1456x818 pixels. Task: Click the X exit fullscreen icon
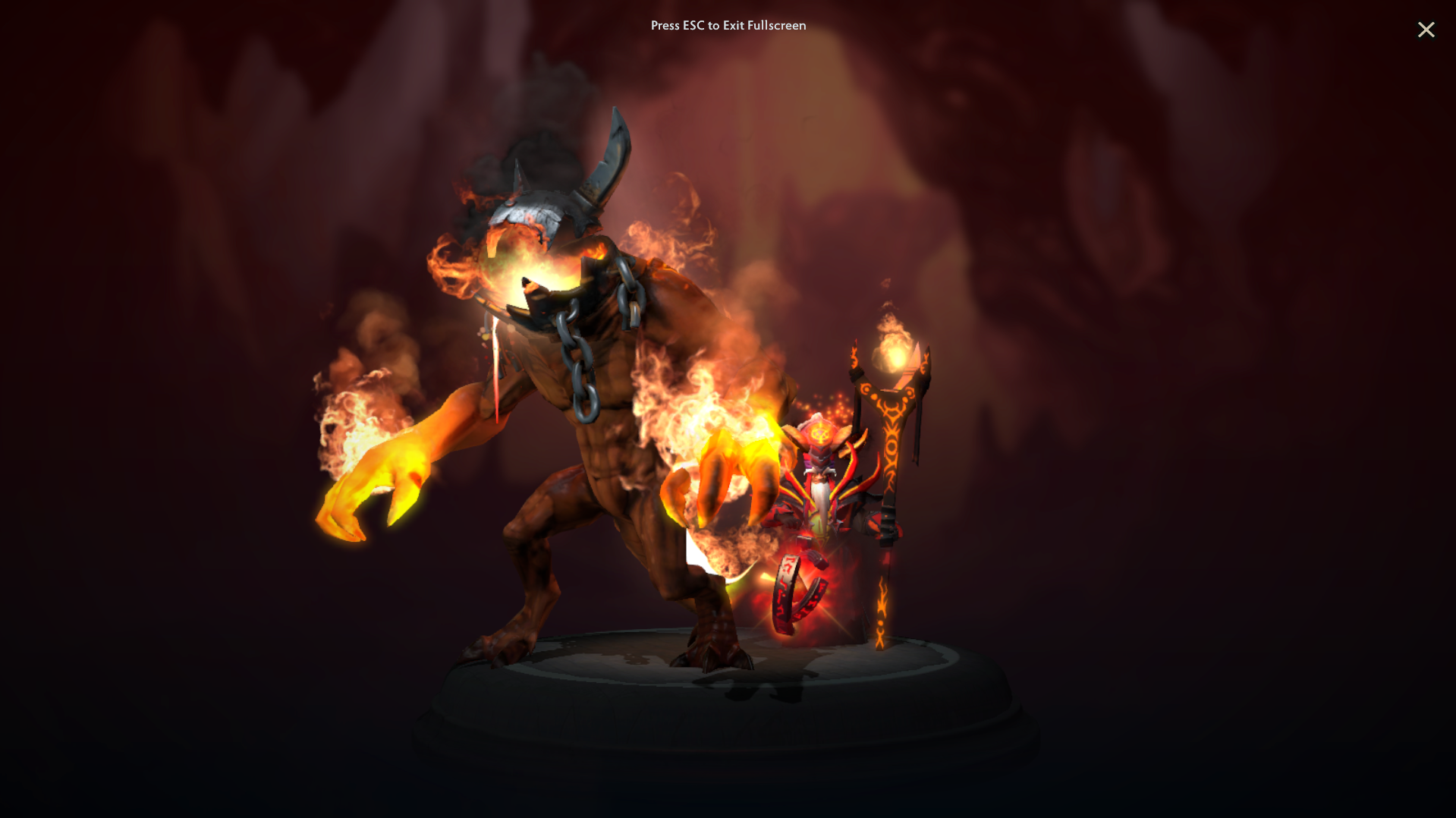[x=1426, y=30]
